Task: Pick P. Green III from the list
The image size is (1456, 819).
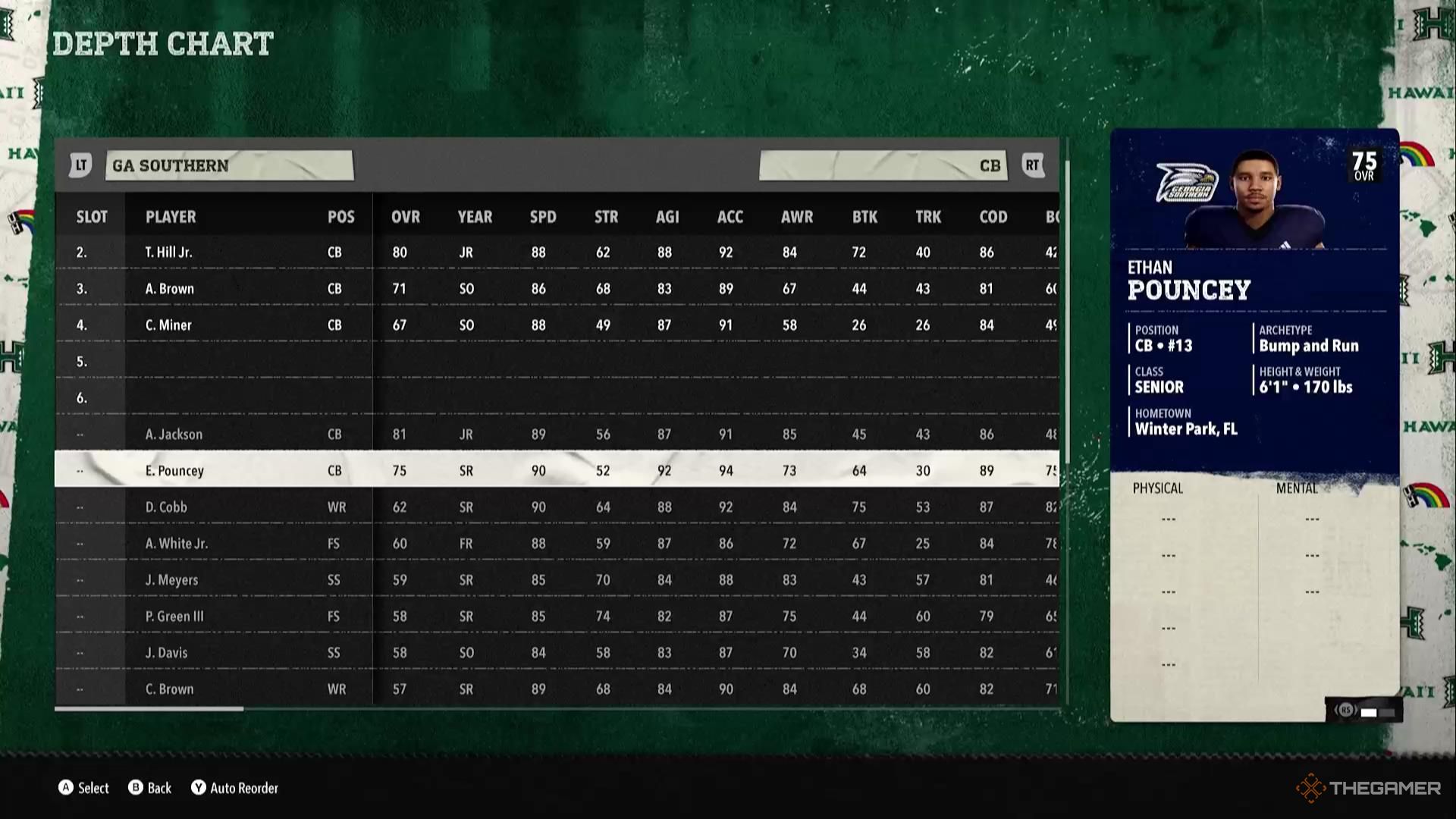Action: tap(174, 617)
